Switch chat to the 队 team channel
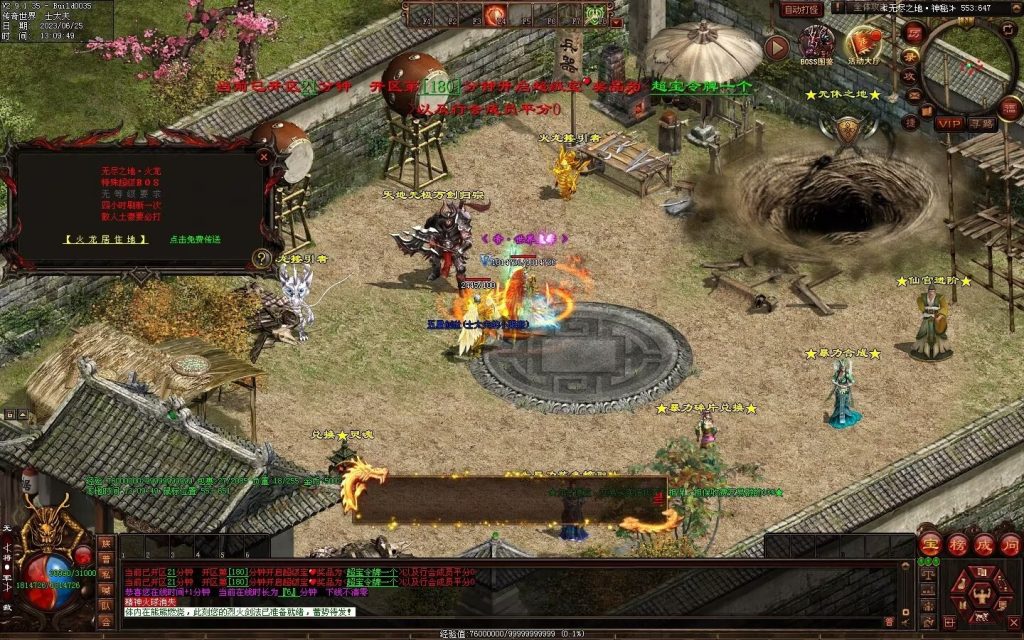The height and width of the screenshot is (640, 1024). click(105, 604)
